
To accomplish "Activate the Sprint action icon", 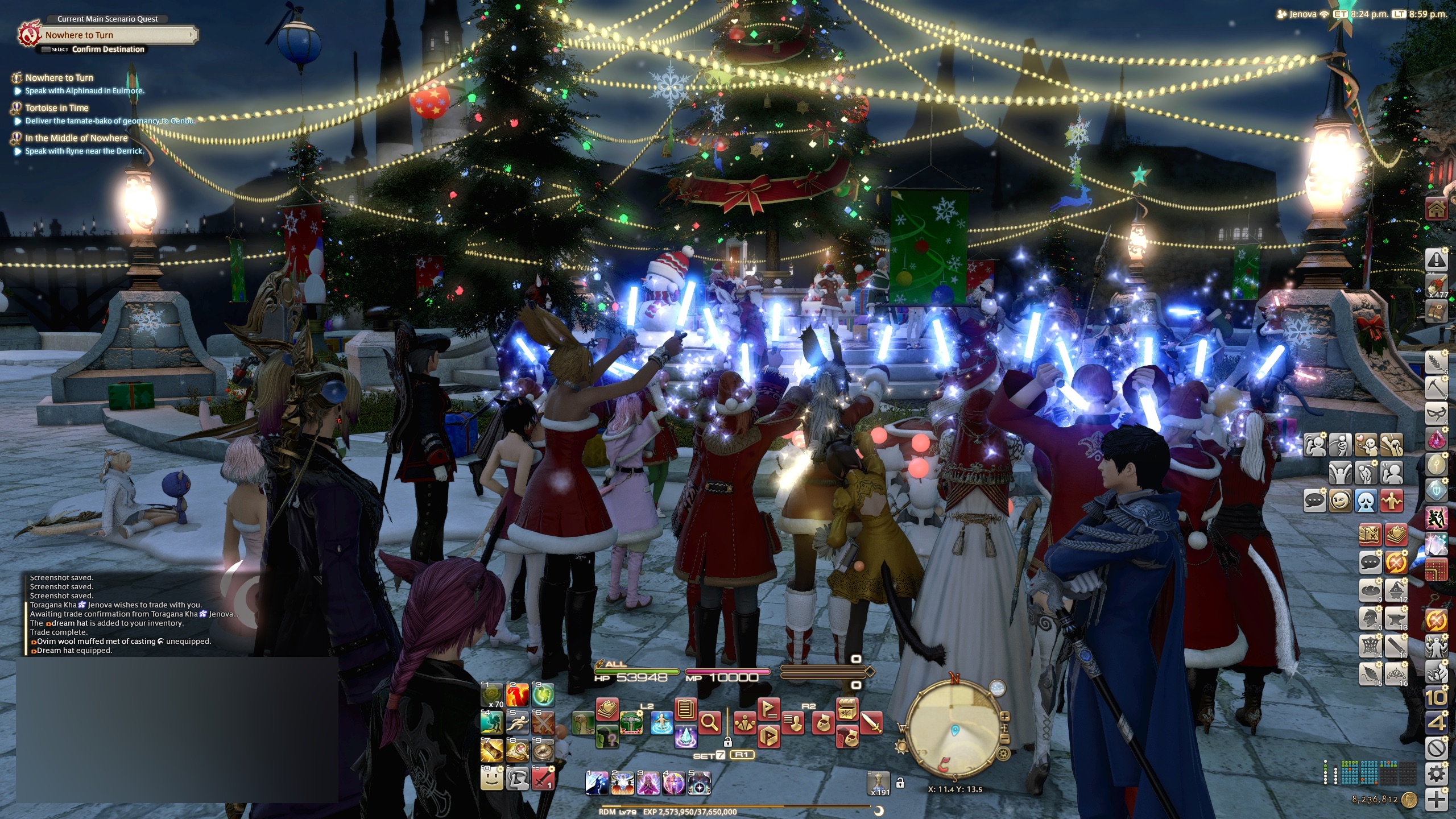I will click(518, 723).
